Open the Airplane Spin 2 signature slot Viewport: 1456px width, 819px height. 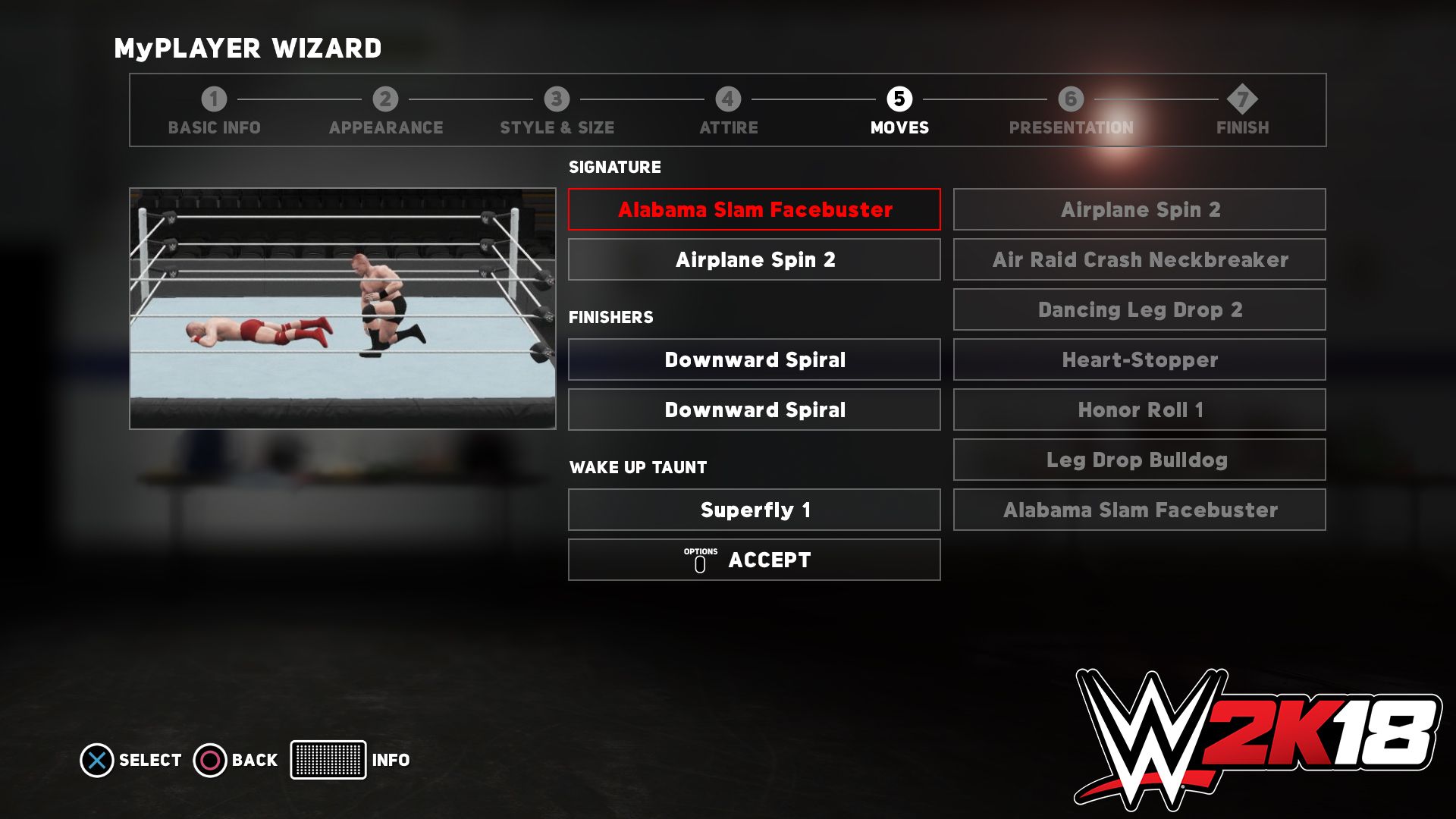click(754, 259)
